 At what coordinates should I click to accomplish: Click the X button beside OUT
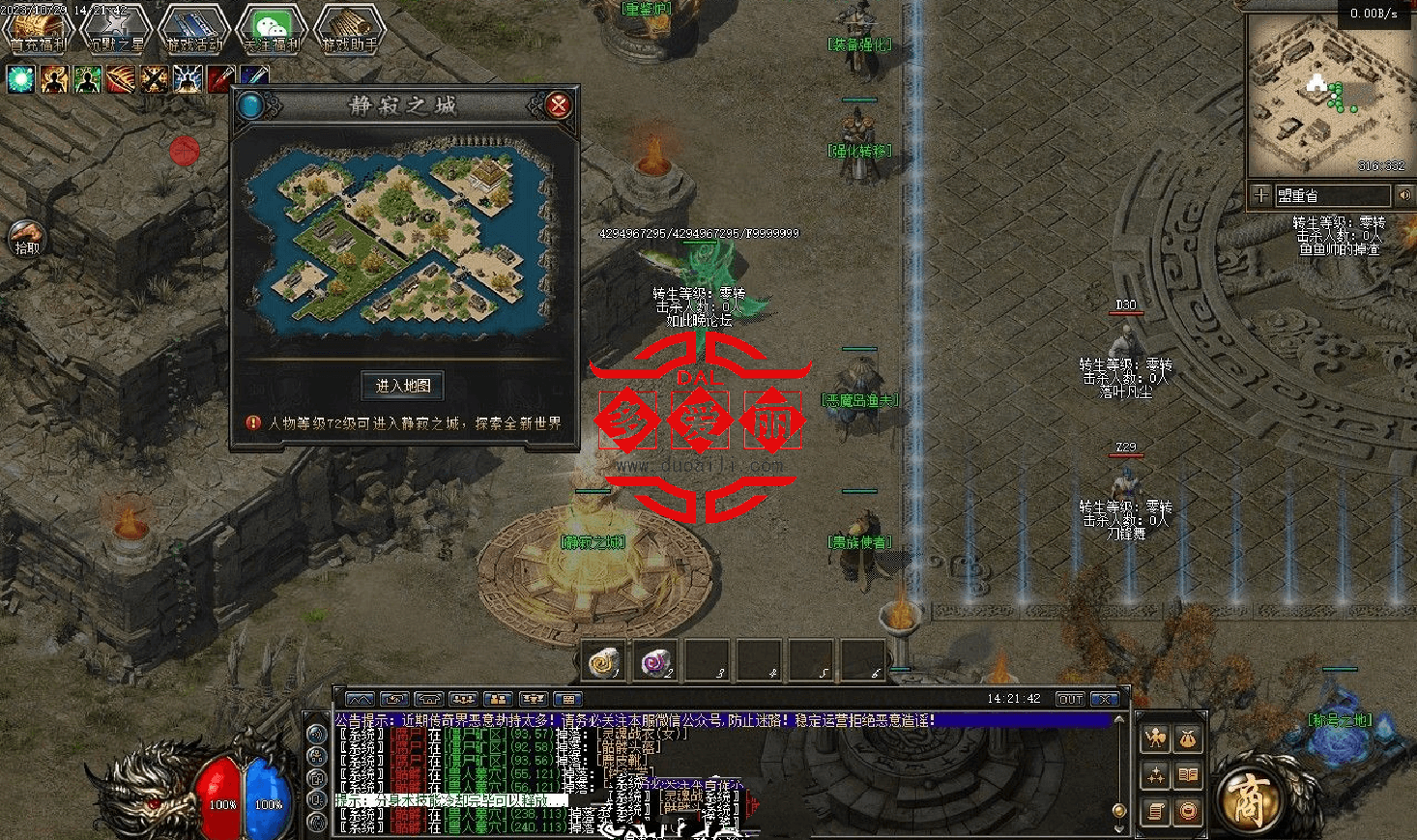(x=1104, y=699)
